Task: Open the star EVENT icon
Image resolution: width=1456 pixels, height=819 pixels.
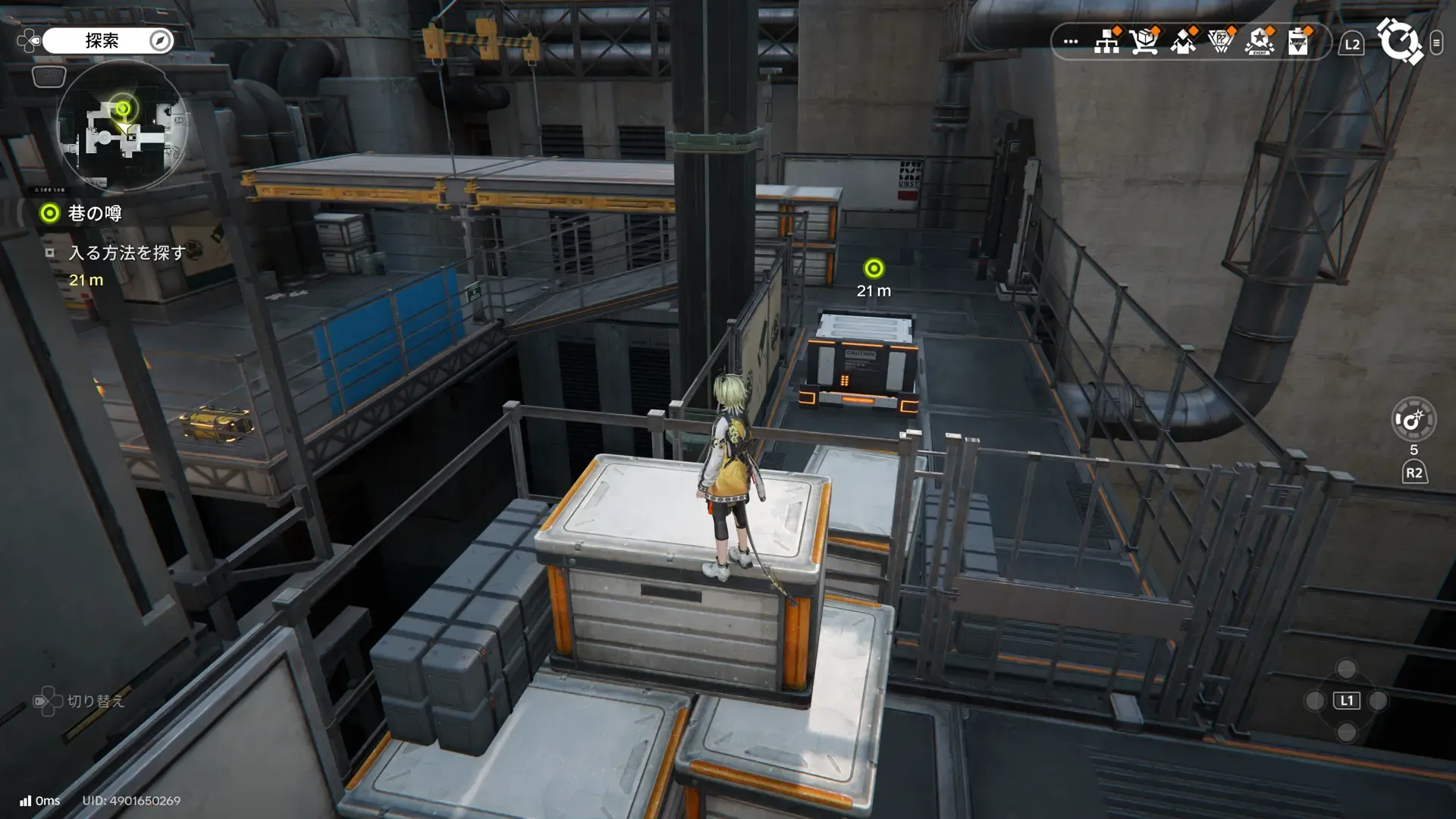Action: point(1260,42)
